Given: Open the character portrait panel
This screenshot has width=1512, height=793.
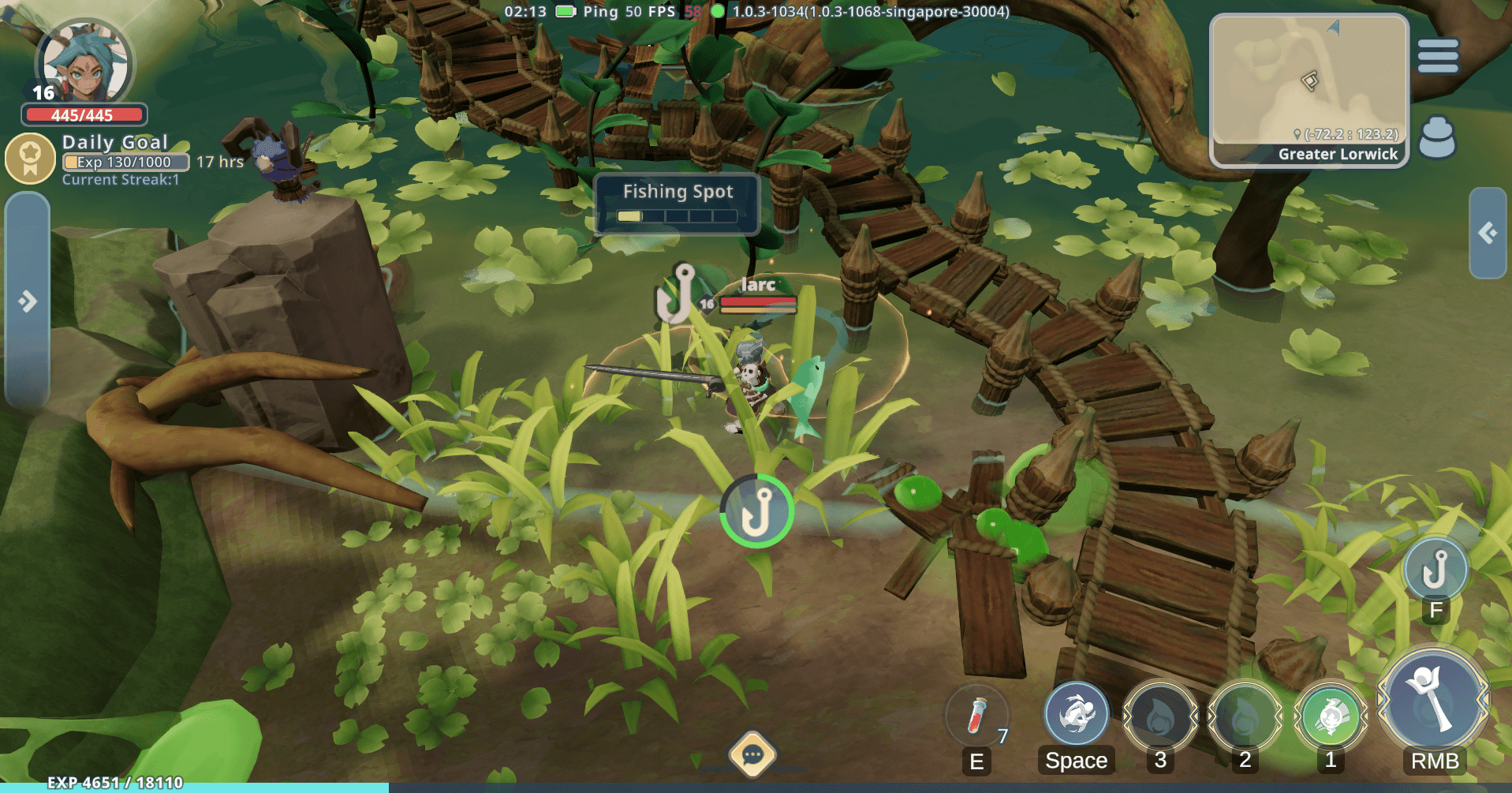Looking at the screenshot, I should click(84, 65).
